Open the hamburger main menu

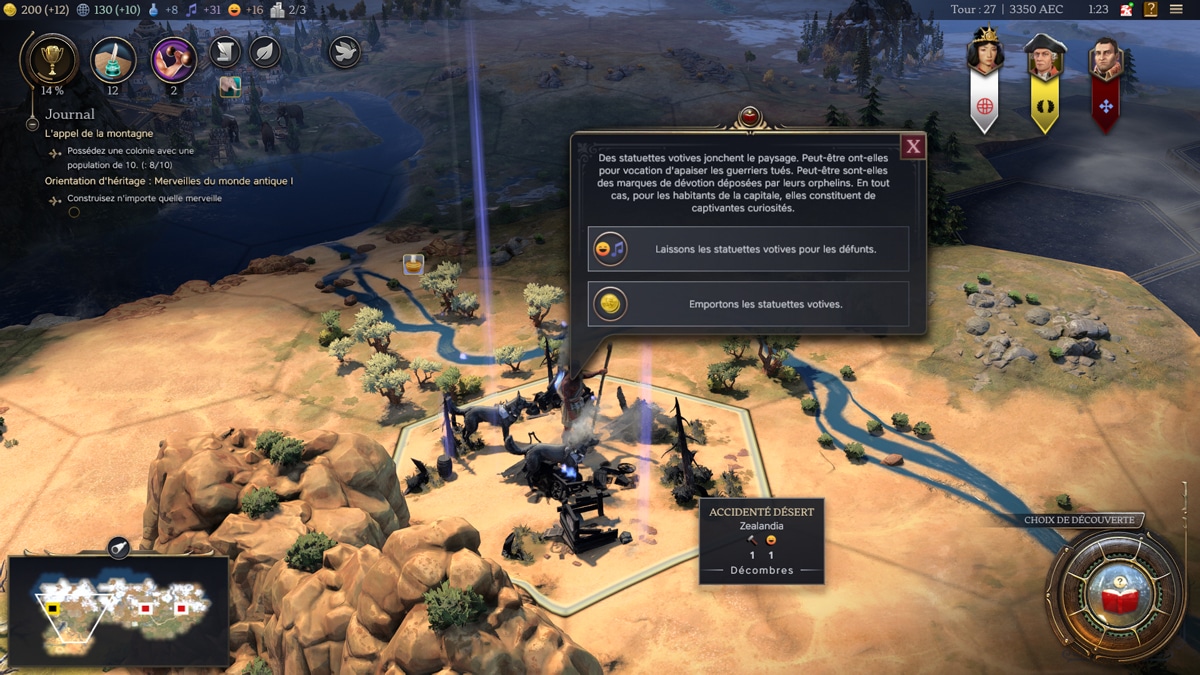click(x=1176, y=10)
